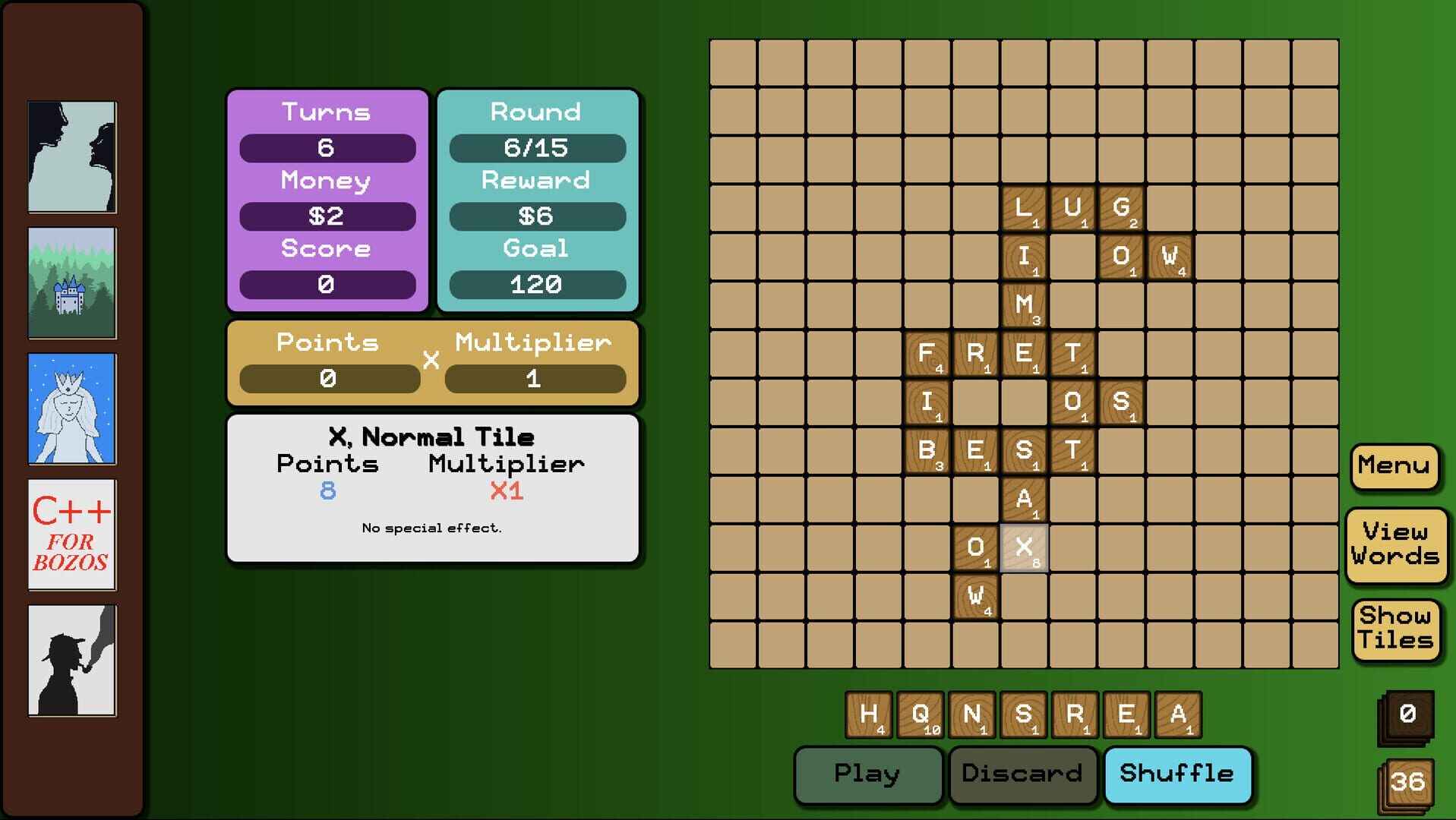Click the castle forest card thumbnail
Image resolution: width=1456 pixels, height=820 pixels.
click(72, 281)
